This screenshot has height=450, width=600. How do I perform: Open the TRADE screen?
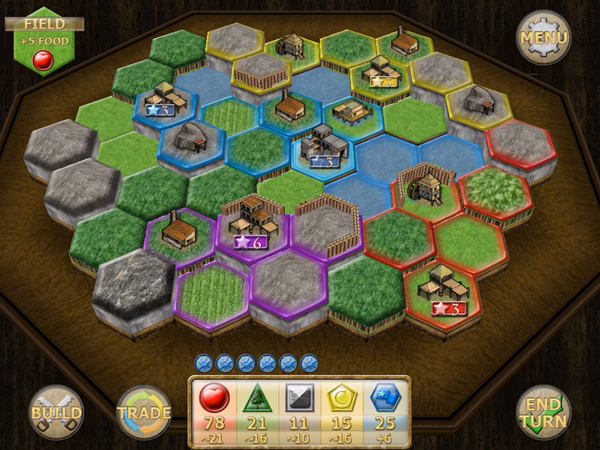click(143, 411)
